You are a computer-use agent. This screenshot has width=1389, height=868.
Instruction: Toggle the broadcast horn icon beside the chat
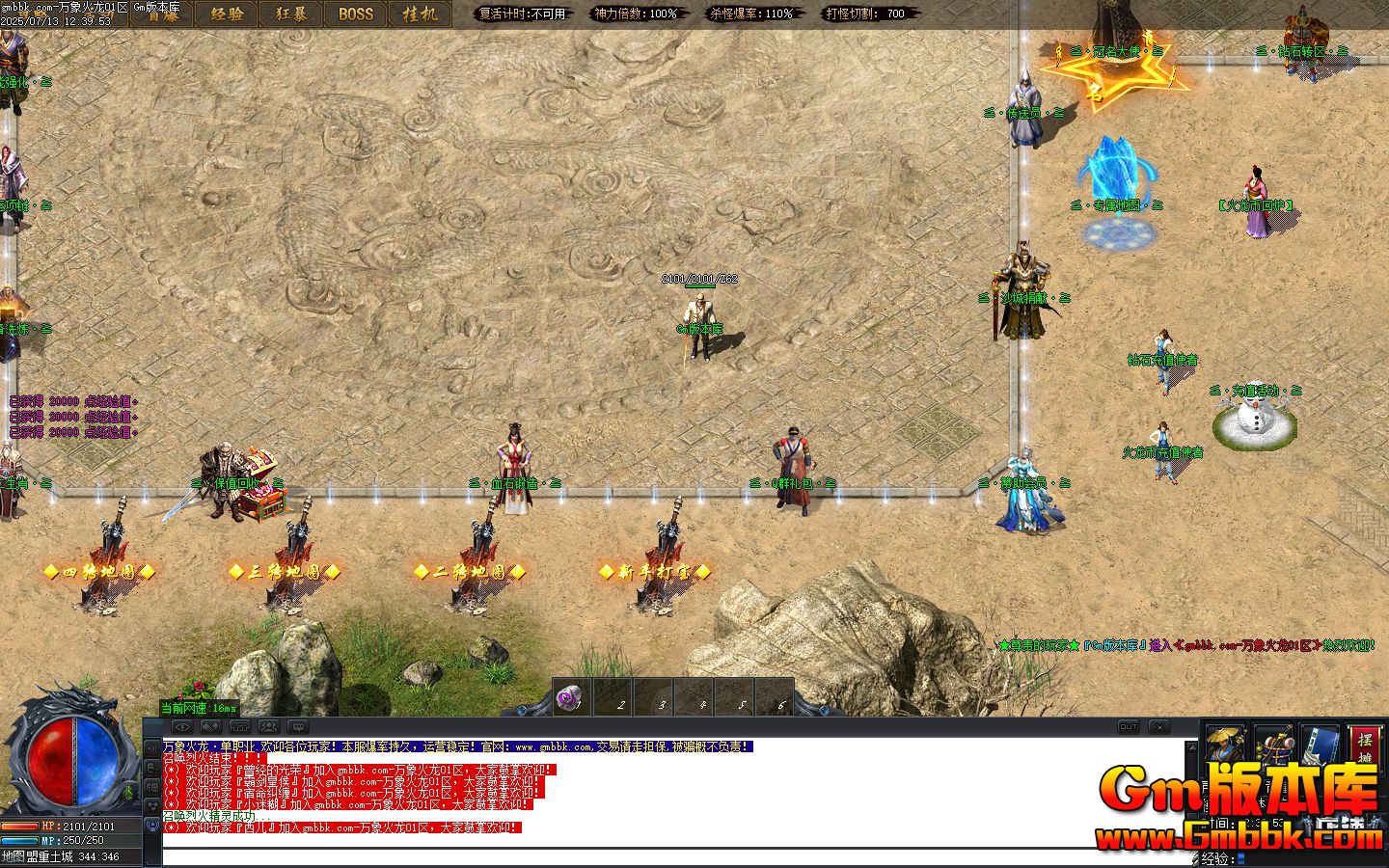click(152, 746)
